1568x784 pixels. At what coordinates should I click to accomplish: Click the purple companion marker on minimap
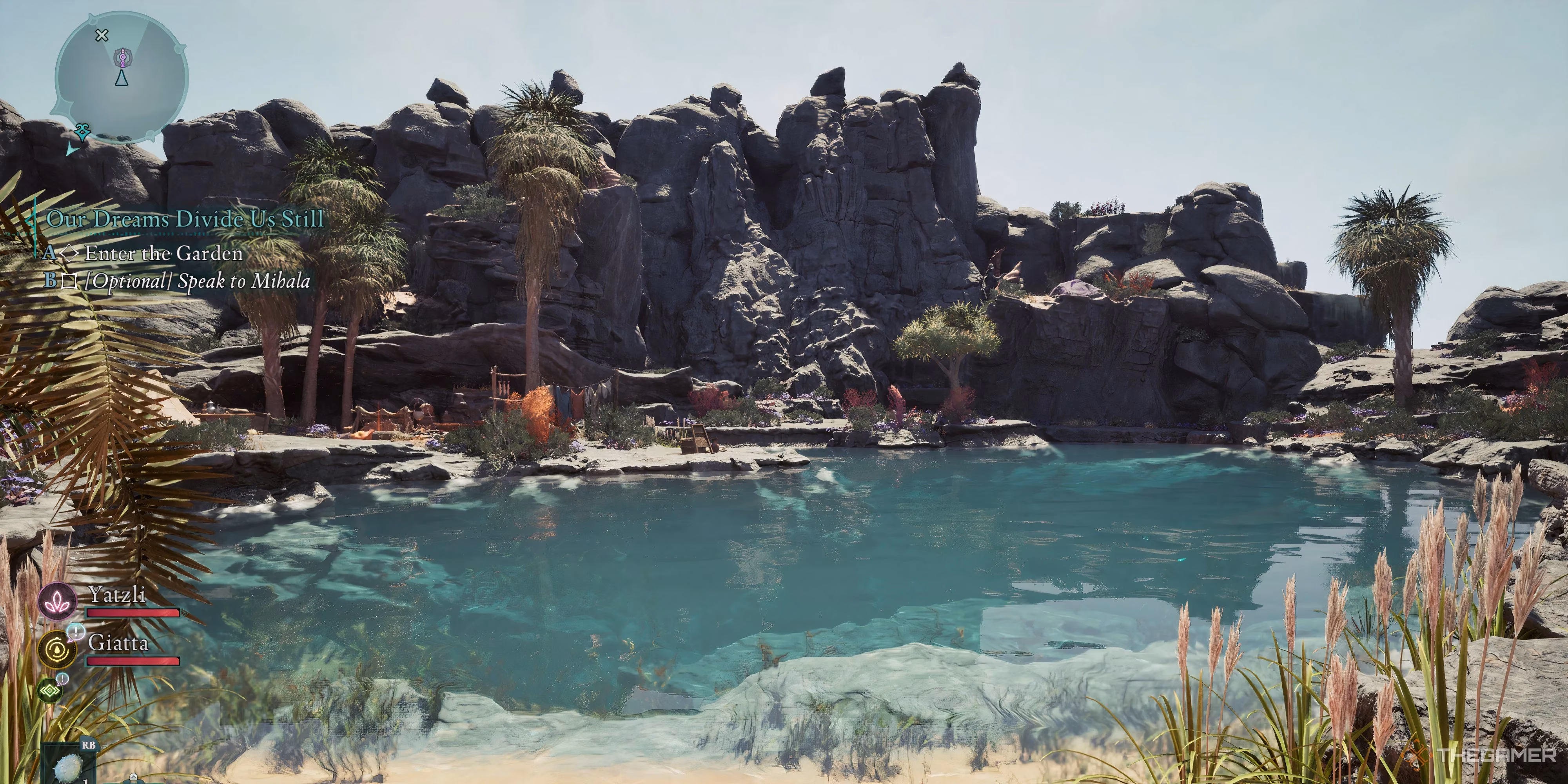(122, 58)
